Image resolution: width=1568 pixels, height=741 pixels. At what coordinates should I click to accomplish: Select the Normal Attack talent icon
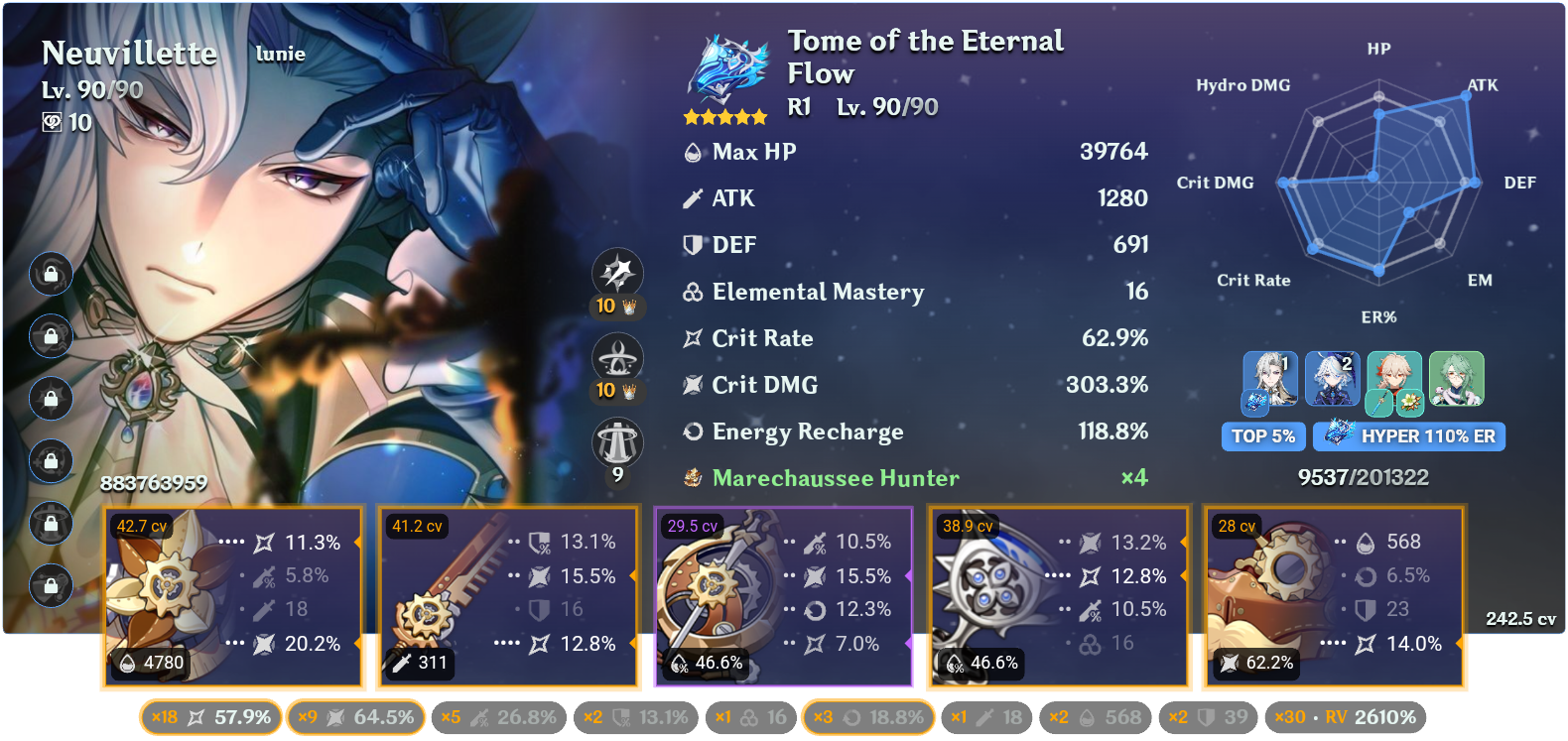tap(618, 274)
